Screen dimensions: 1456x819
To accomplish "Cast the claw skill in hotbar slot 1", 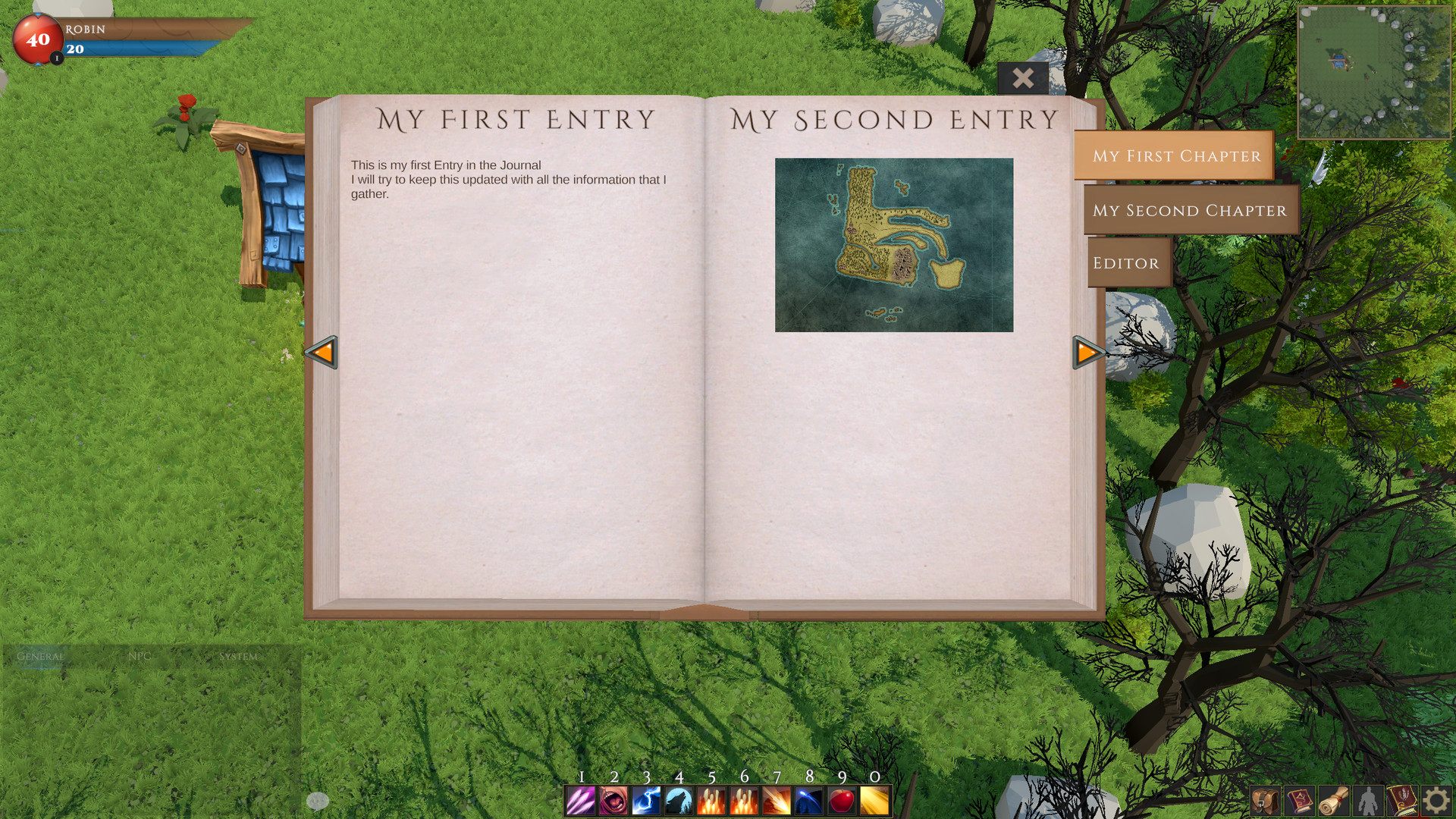I will [x=580, y=801].
